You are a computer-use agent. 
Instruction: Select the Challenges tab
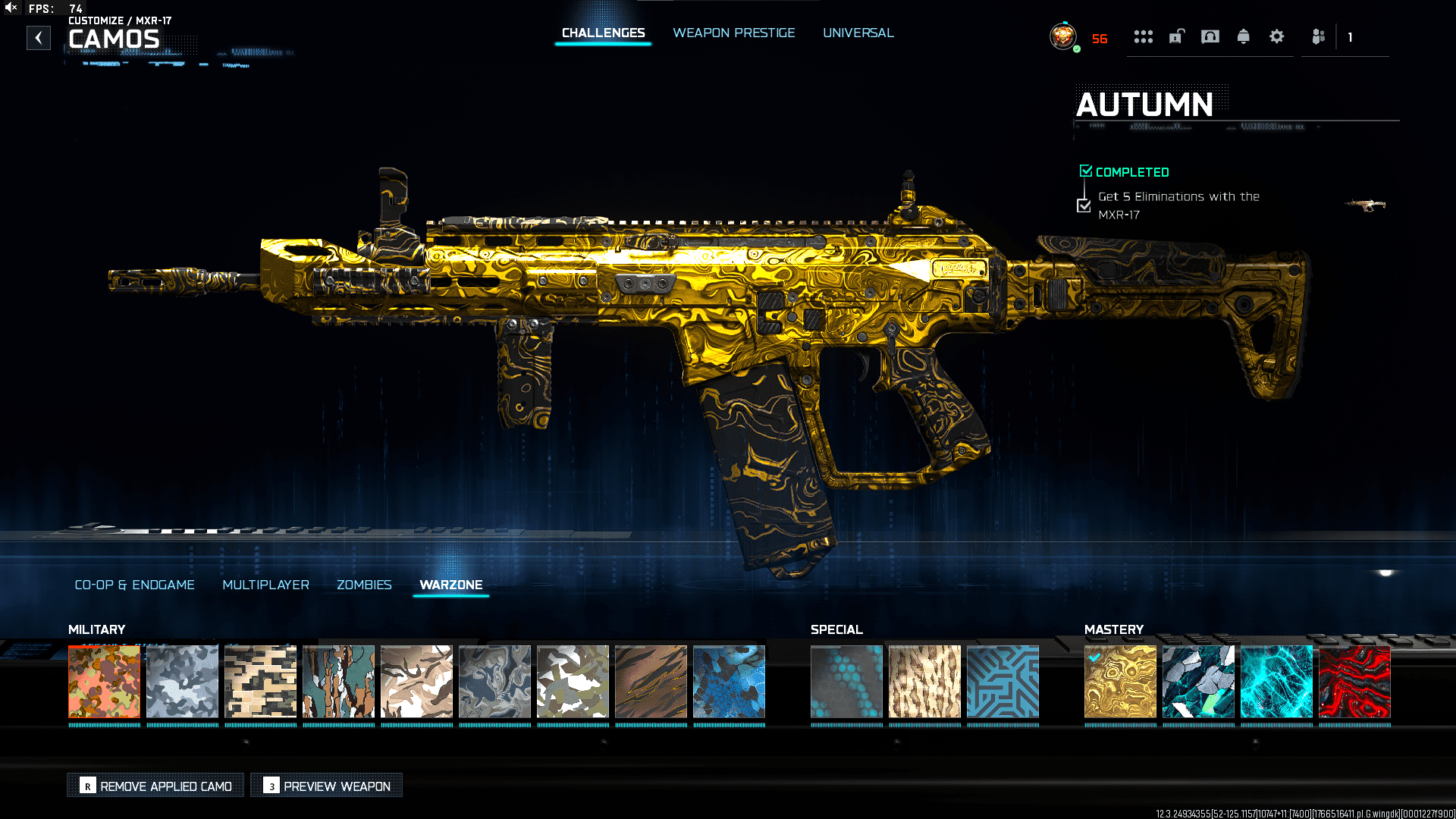point(603,33)
